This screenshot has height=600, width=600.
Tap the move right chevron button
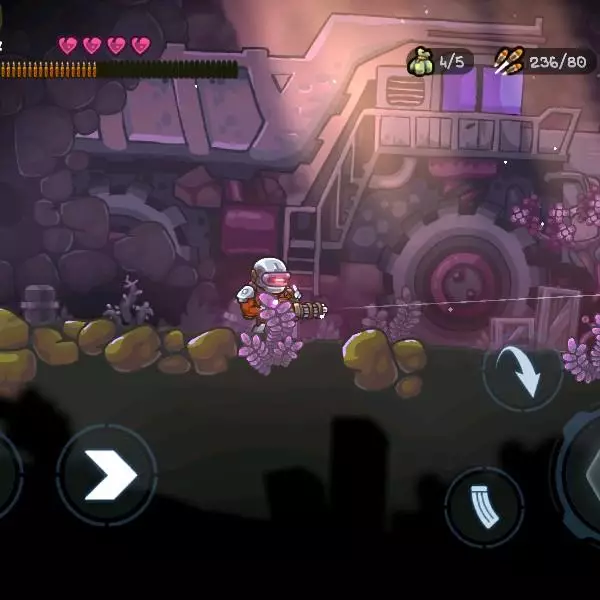click(x=106, y=475)
